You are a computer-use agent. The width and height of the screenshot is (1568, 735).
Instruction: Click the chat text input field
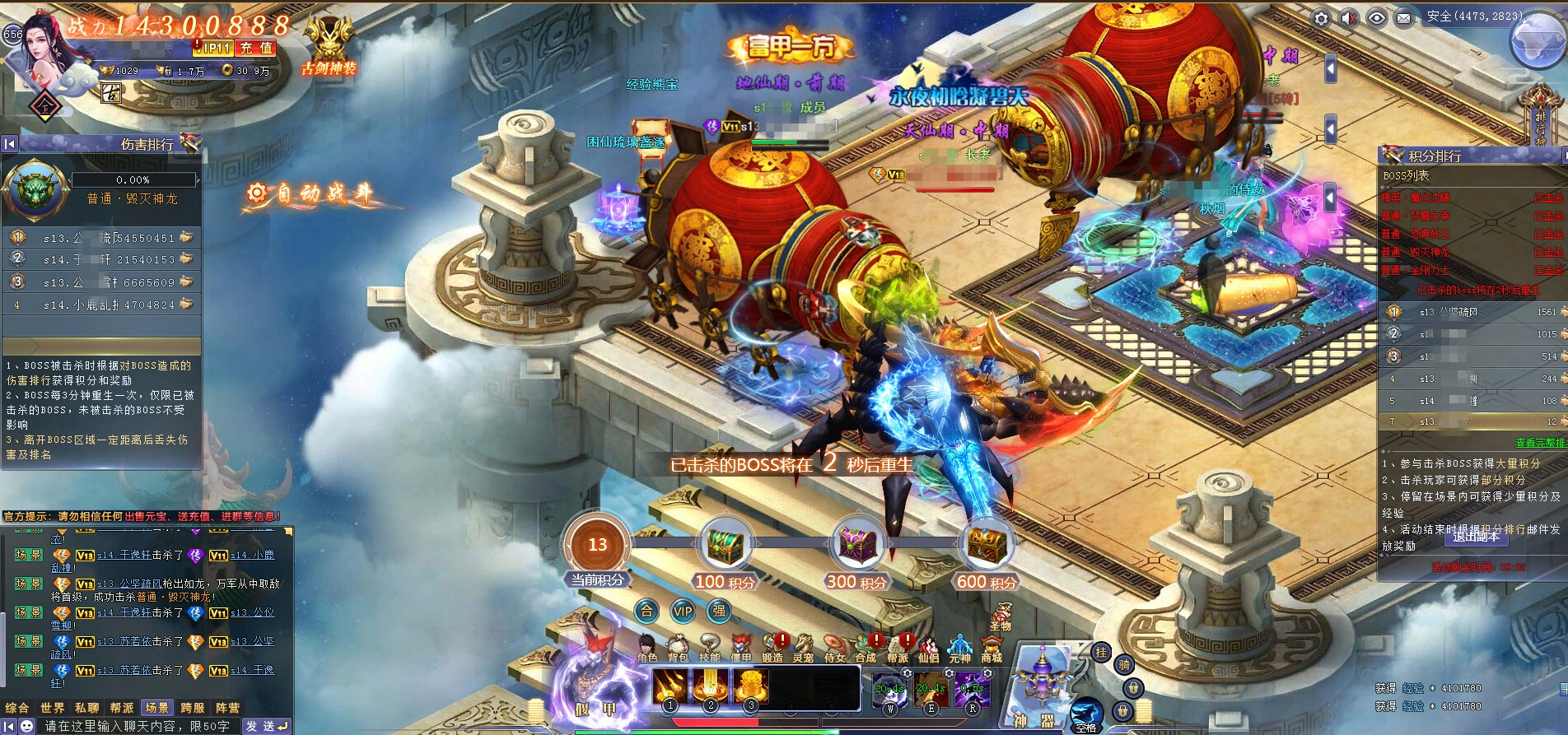[x=138, y=726]
